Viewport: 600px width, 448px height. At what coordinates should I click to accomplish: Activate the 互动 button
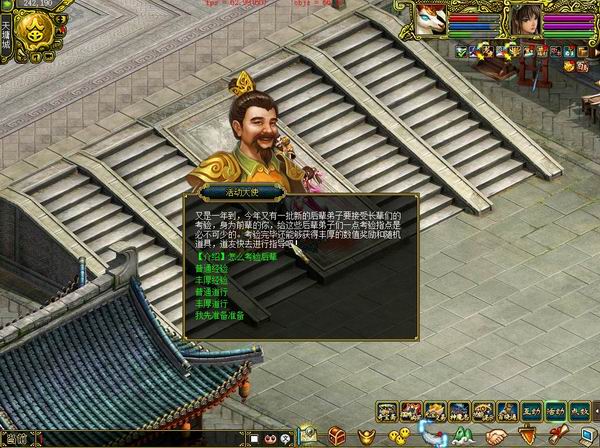[x=529, y=410]
